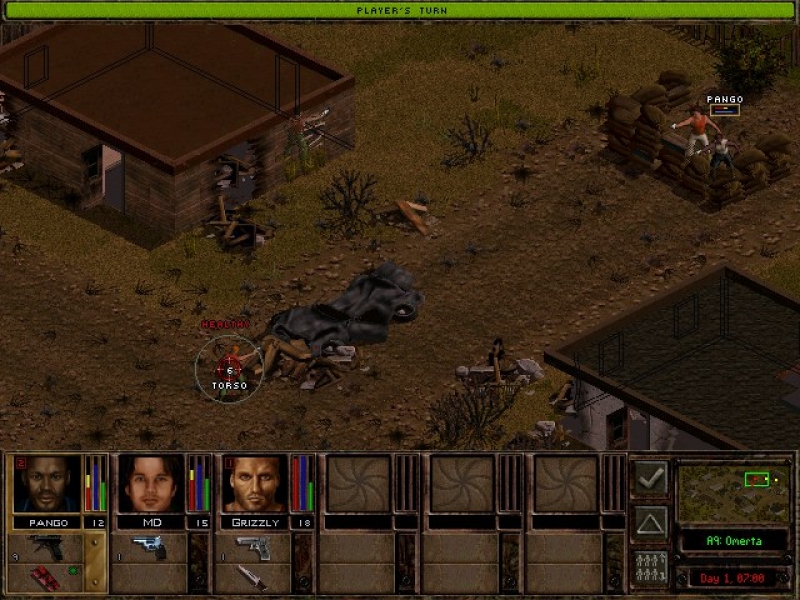Choose Grizzly's portrait
Screen dimensions: 800x600
coord(254,484)
